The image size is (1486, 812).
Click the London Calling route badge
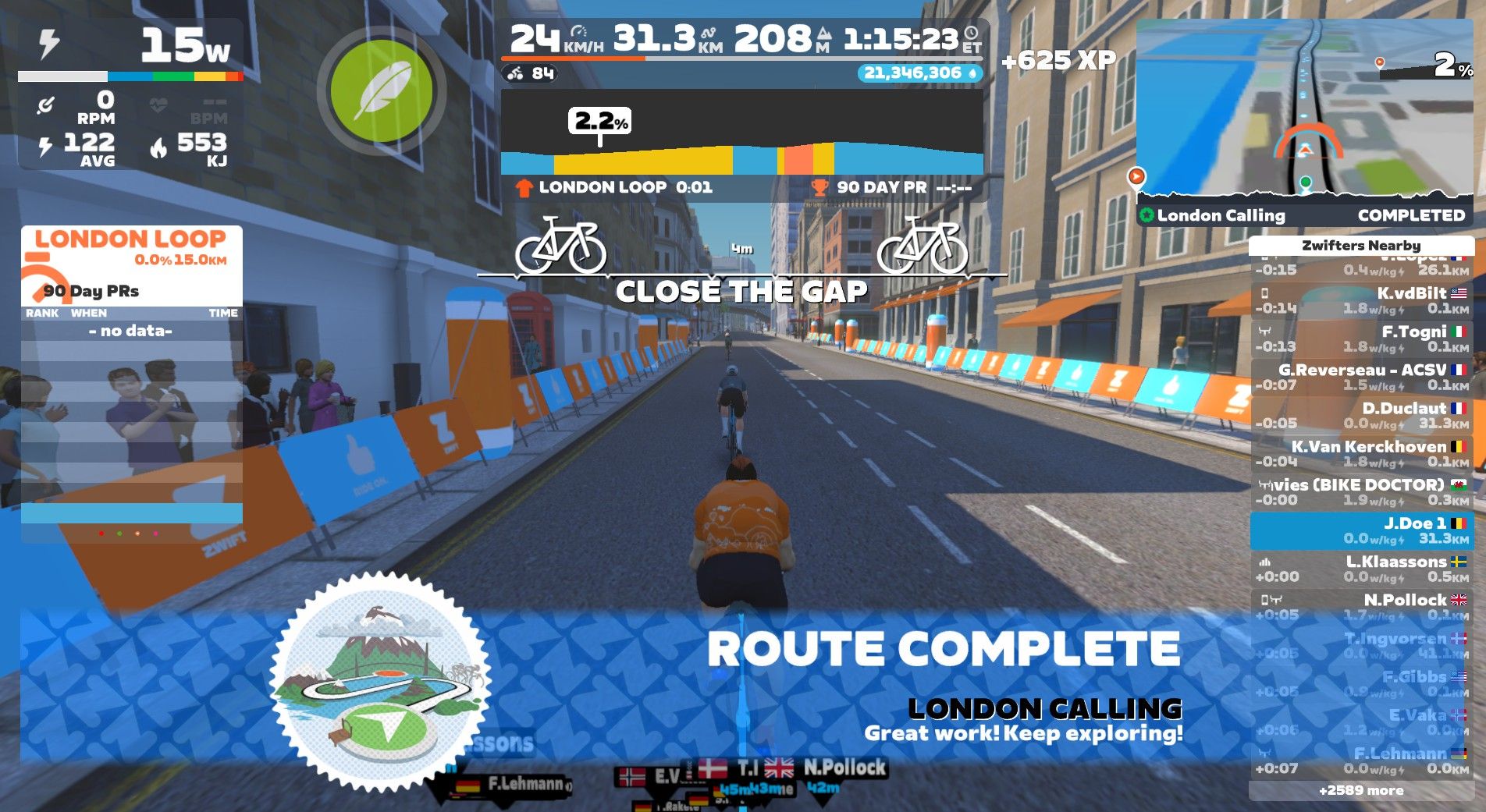[x=380, y=681]
